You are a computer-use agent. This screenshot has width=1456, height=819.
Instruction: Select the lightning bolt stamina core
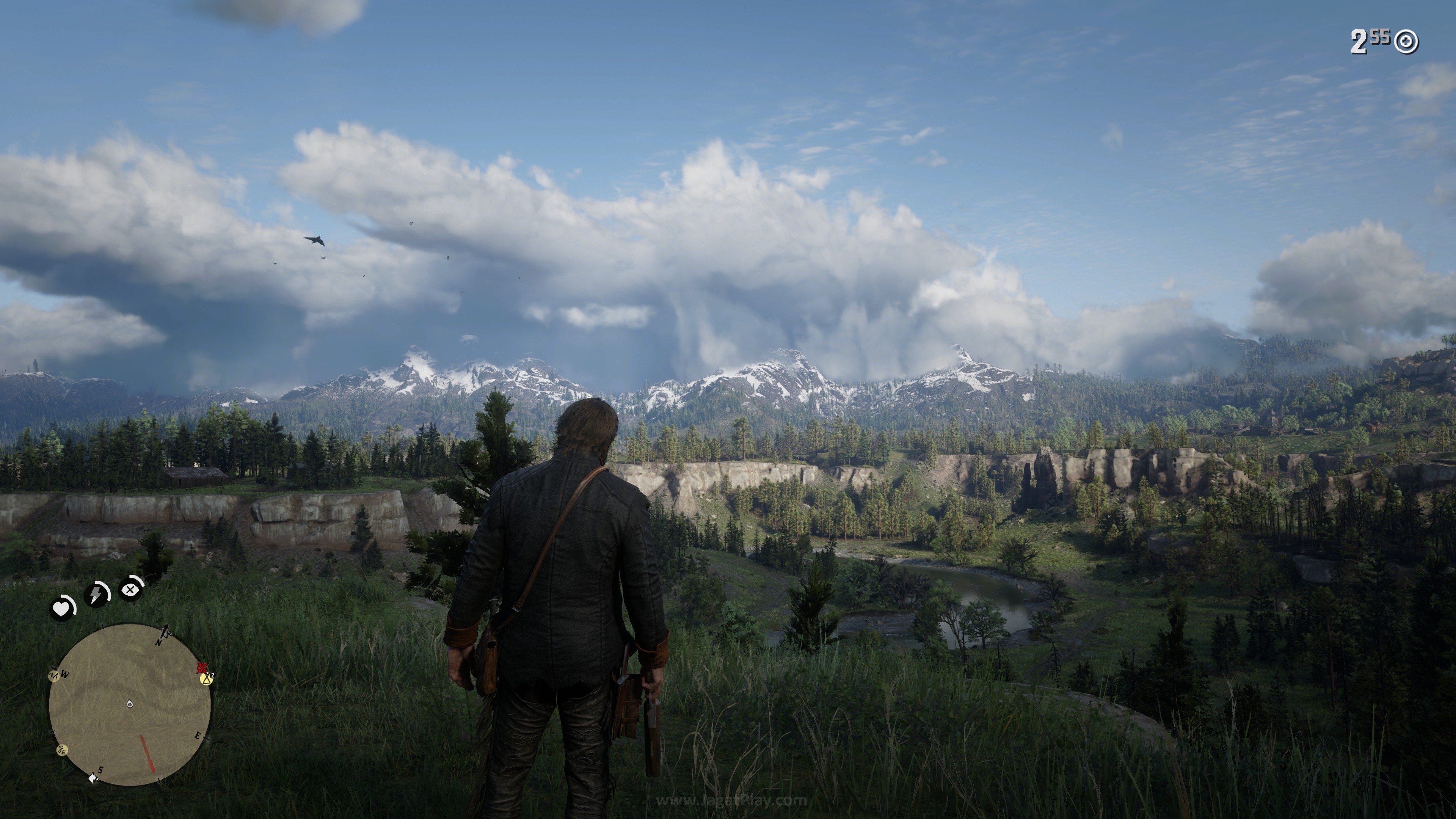97,594
